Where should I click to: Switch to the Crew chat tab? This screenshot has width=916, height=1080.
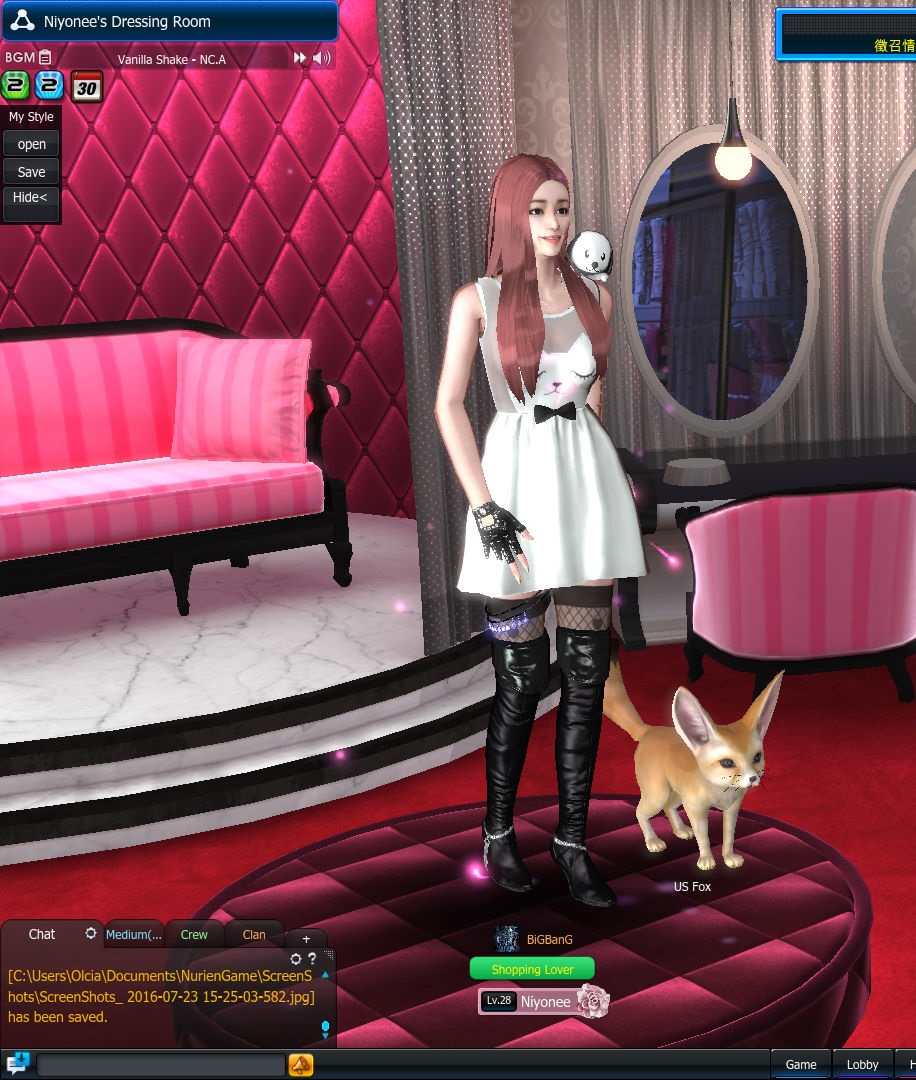(x=194, y=935)
